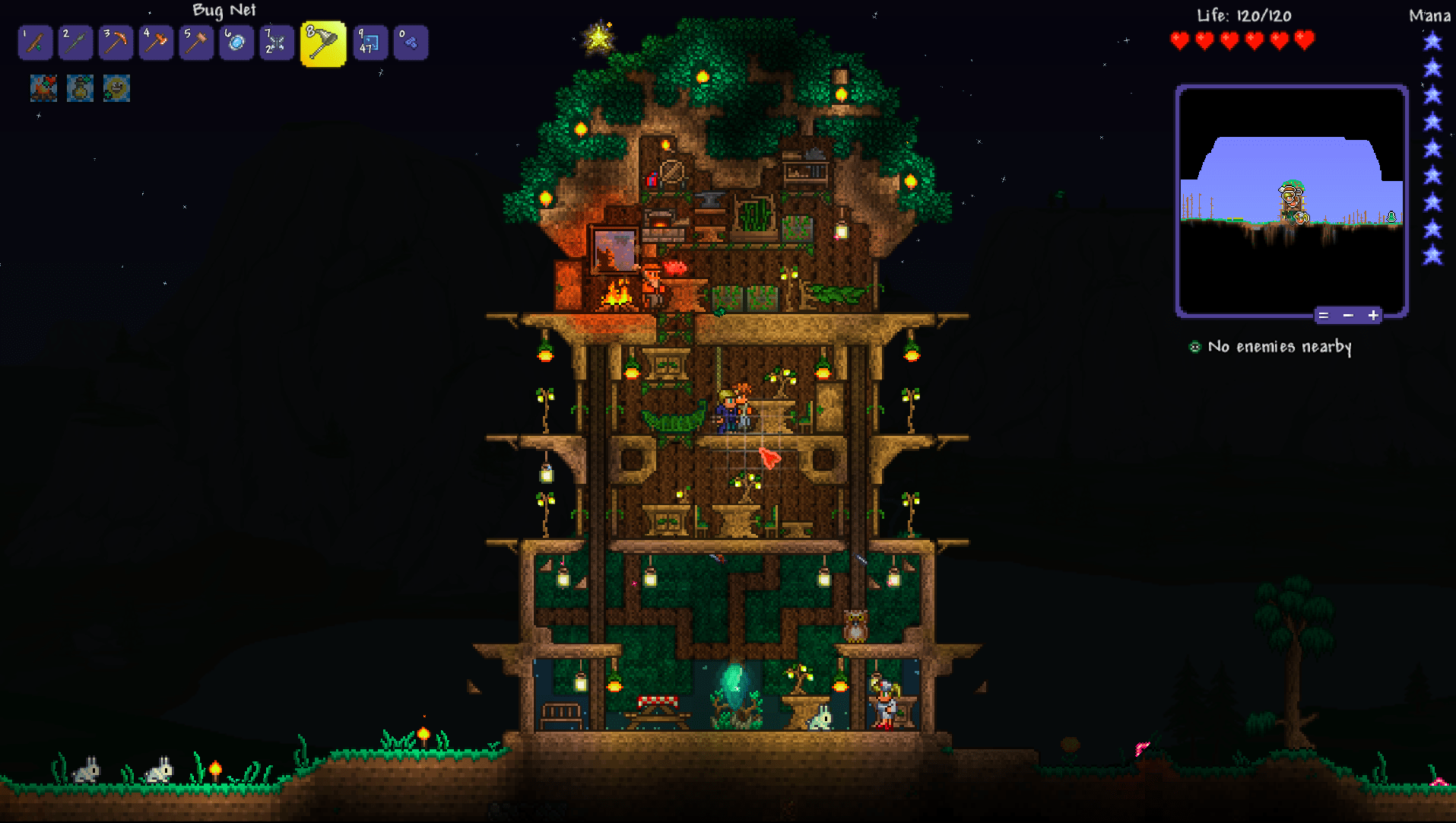Zoom out the minimap with minus button

(x=1348, y=315)
